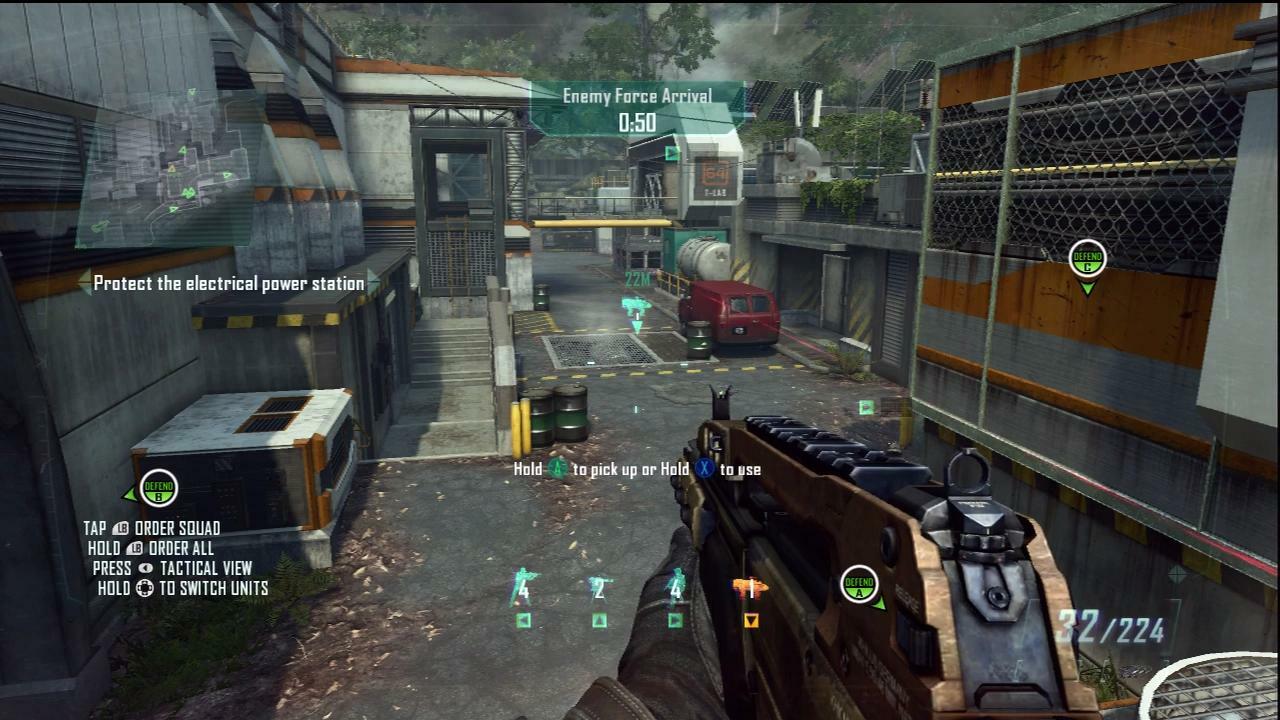Click the right Defend B objective marker
The height and width of the screenshot is (720, 1280).
pyautogui.click(x=1086, y=259)
